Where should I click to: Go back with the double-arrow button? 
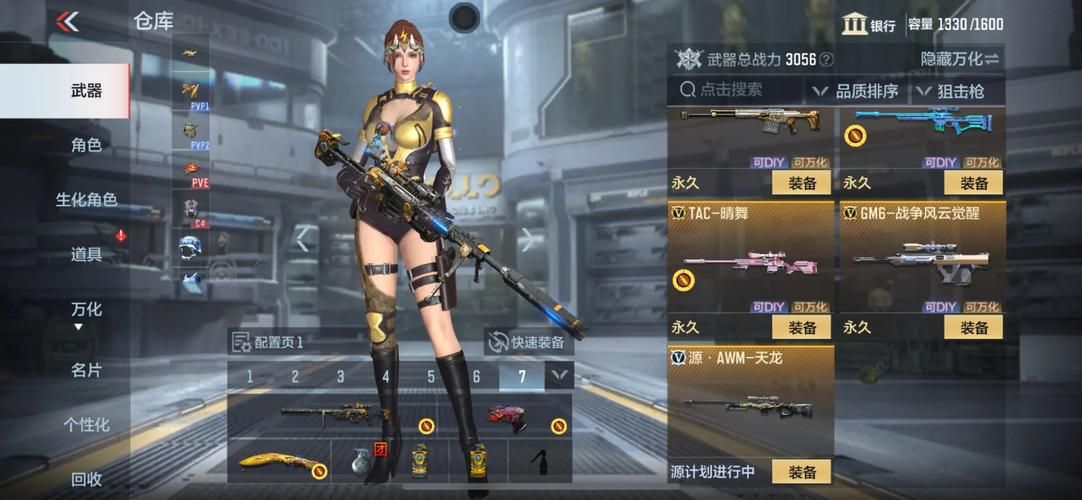click(x=67, y=21)
